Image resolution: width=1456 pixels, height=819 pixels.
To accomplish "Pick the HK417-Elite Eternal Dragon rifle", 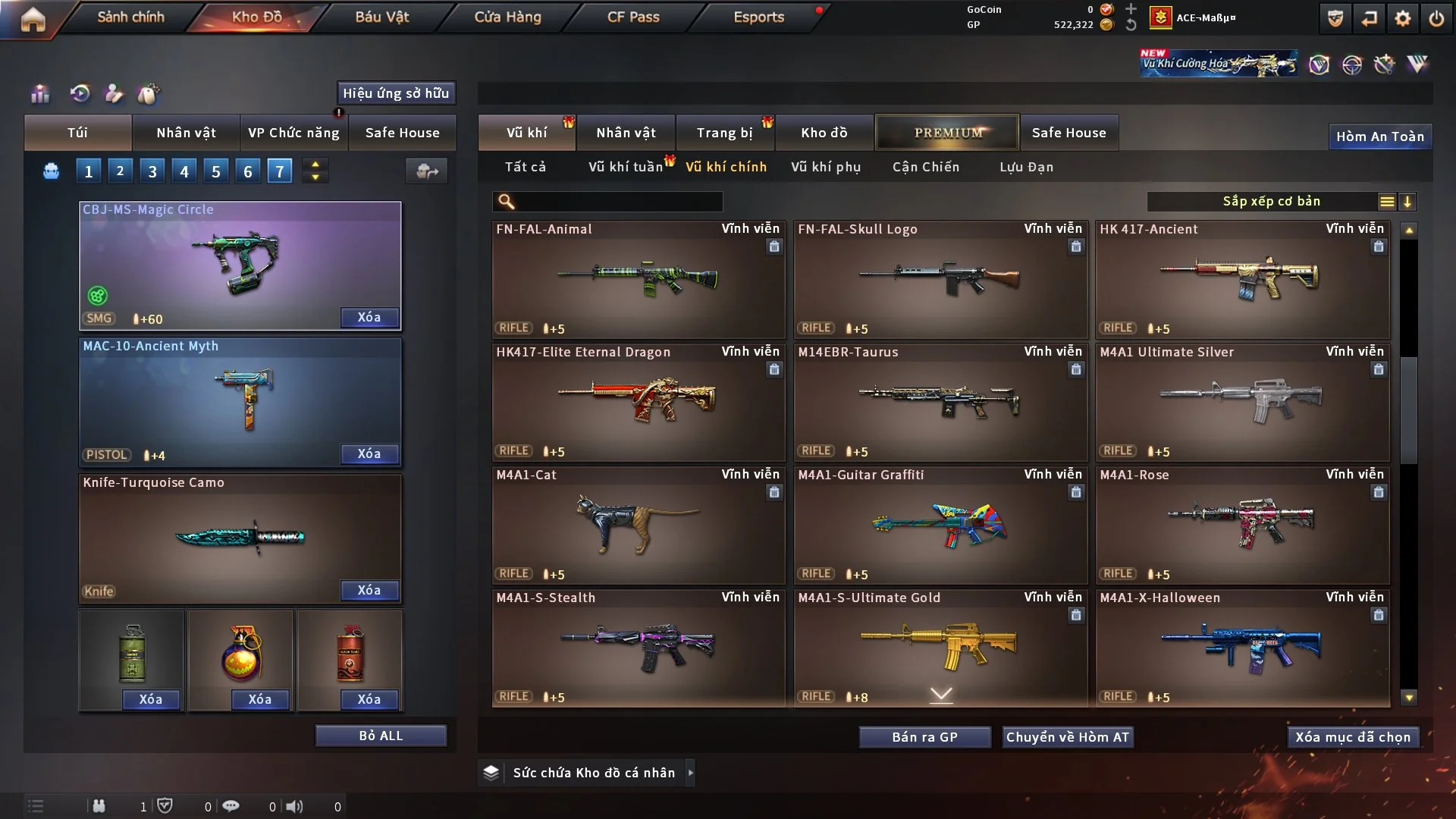I will click(x=638, y=402).
